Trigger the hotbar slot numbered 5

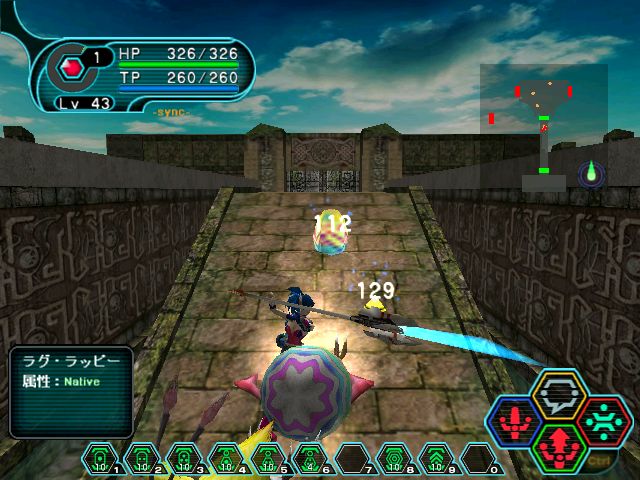click(267, 460)
